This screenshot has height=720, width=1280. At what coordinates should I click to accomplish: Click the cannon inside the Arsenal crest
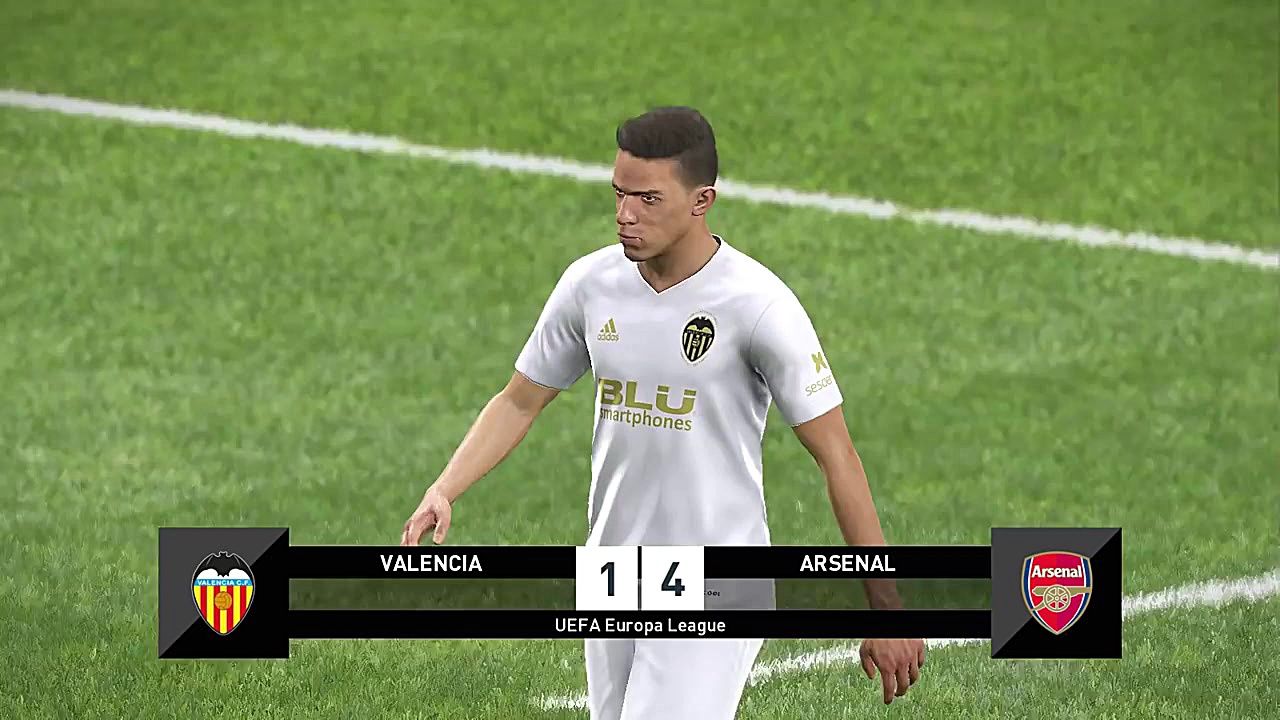coord(1056,600)
